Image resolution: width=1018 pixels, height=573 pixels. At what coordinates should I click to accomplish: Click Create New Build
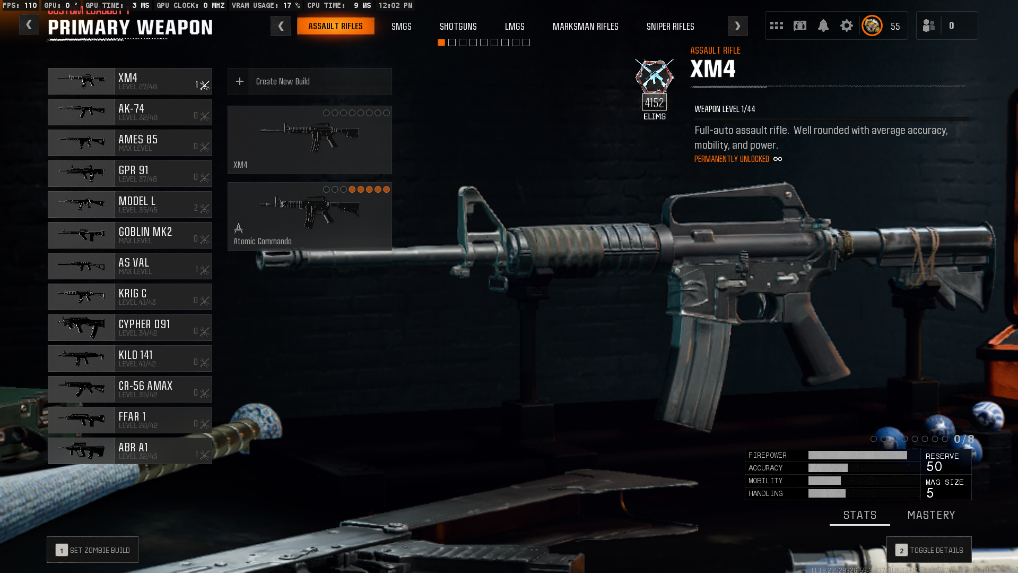pyautogui.click(x=309, y=81)
